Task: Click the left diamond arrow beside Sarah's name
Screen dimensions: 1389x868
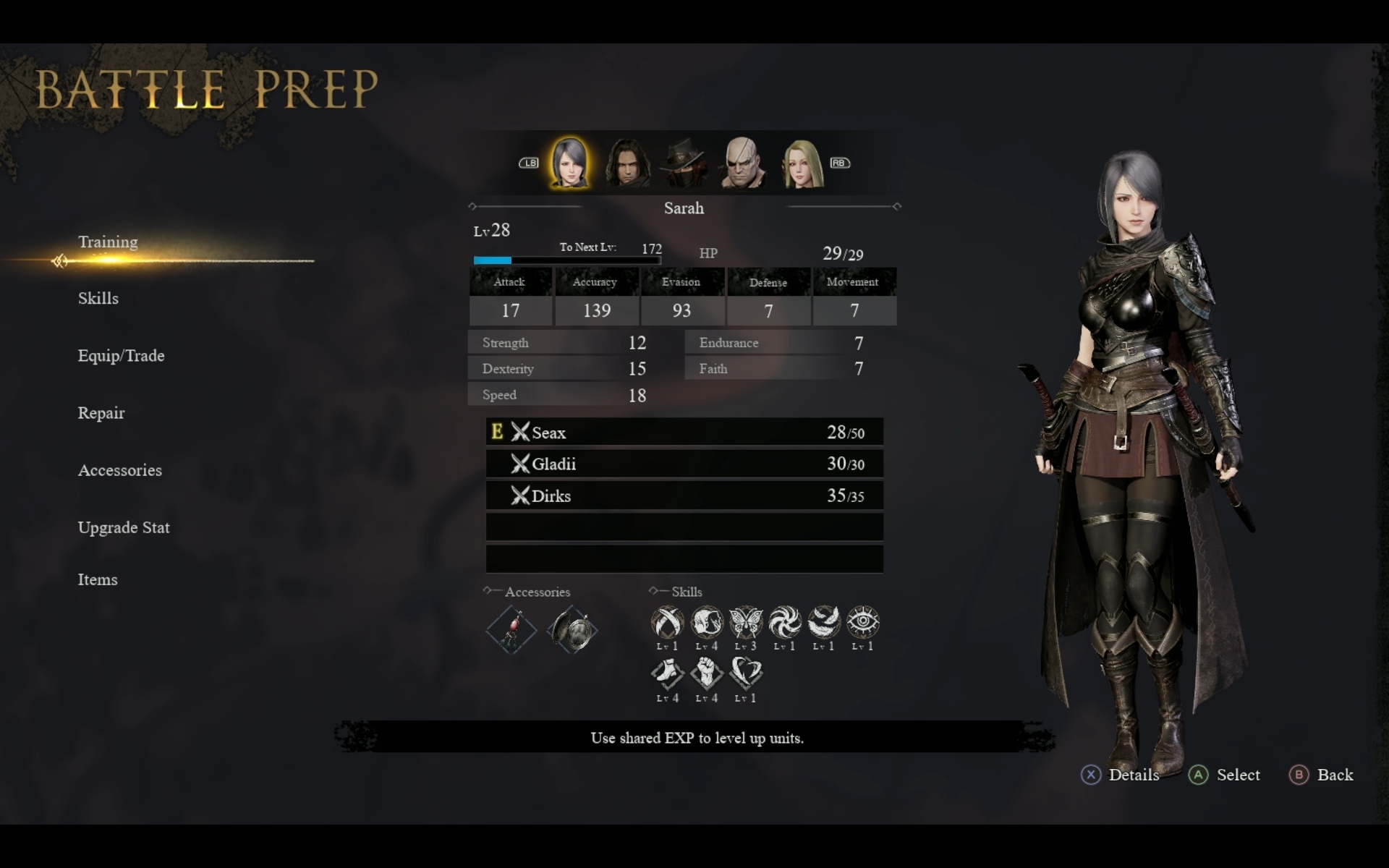Action: [472, 206]
